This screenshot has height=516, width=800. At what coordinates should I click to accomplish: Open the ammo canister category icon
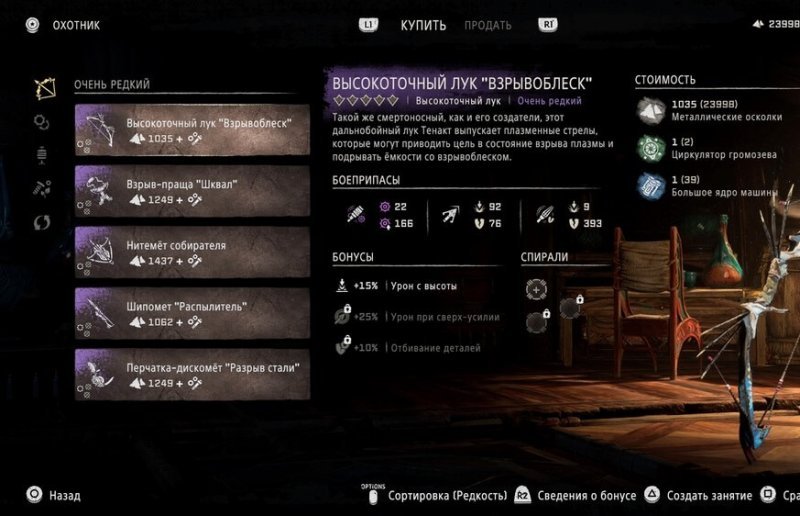click(x=42, y=155)
